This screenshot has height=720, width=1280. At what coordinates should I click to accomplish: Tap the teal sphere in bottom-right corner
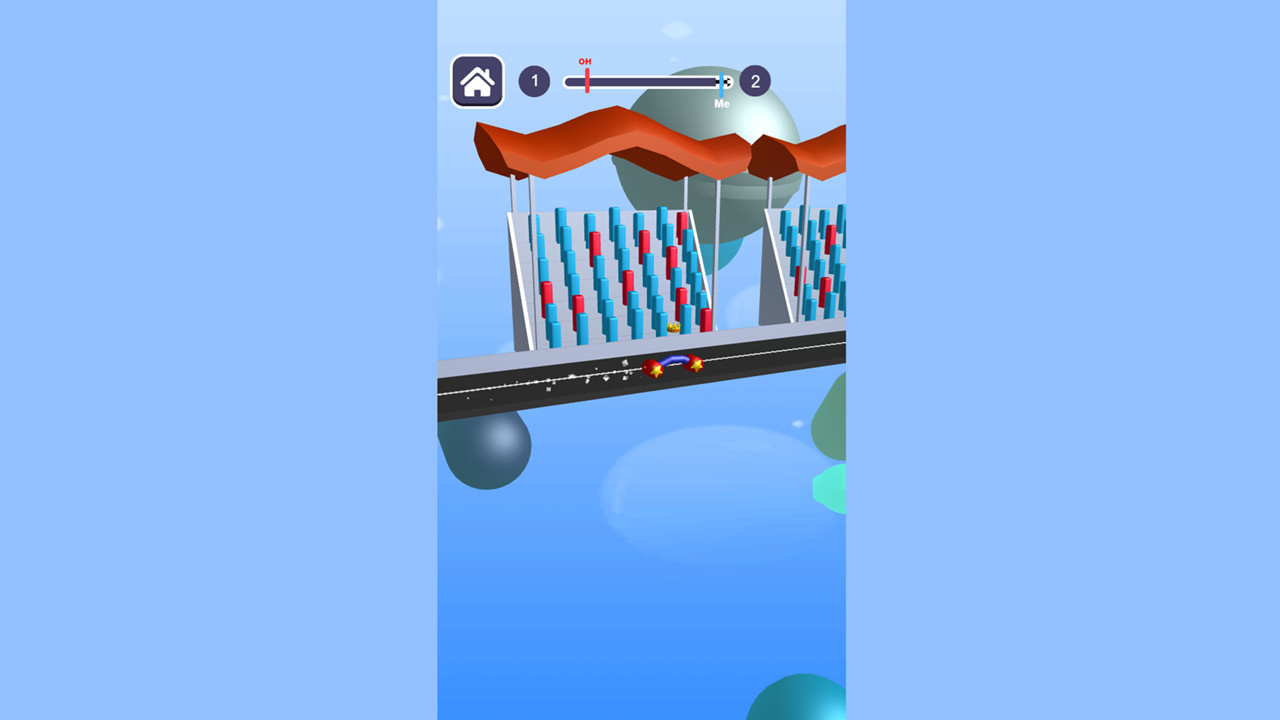(x=800, y=705)
